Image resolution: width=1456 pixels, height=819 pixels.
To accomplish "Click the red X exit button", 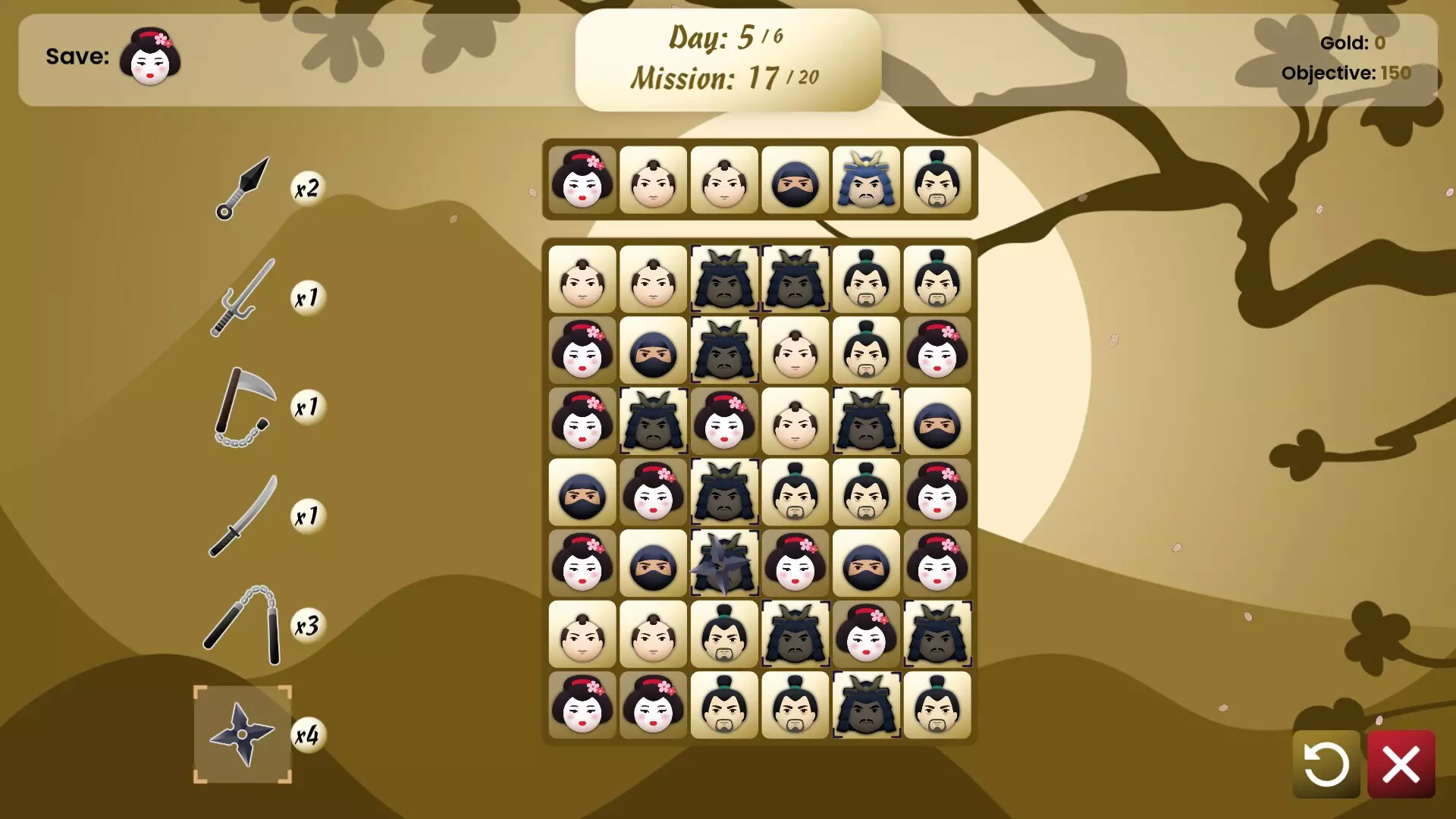I will [1401, 763].
